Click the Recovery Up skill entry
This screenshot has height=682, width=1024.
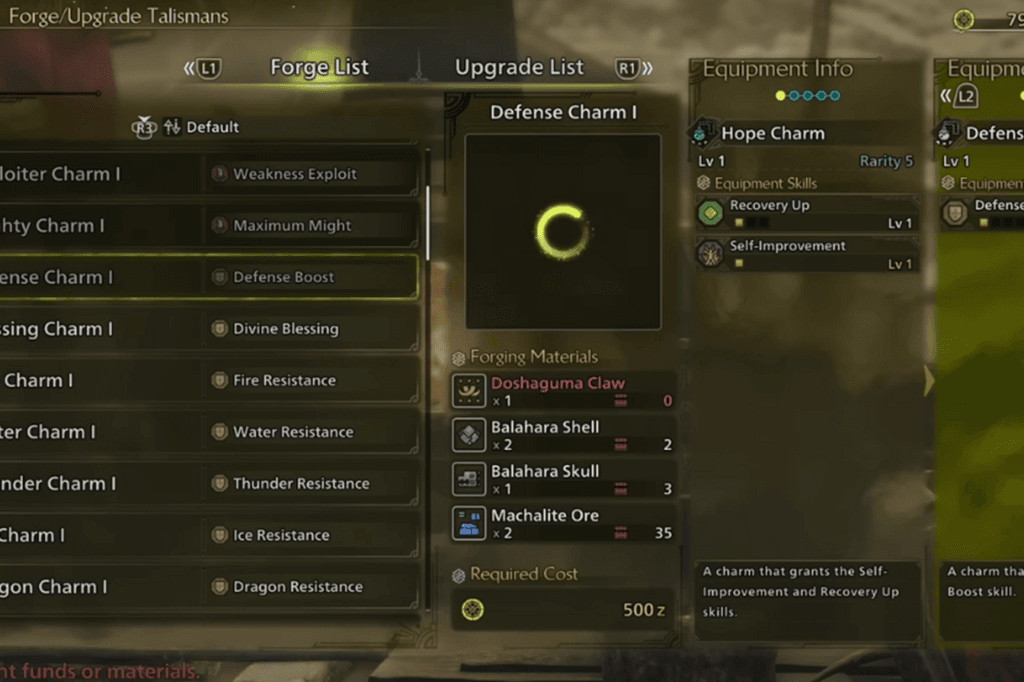pyautogui.click(x=808, y=213)
